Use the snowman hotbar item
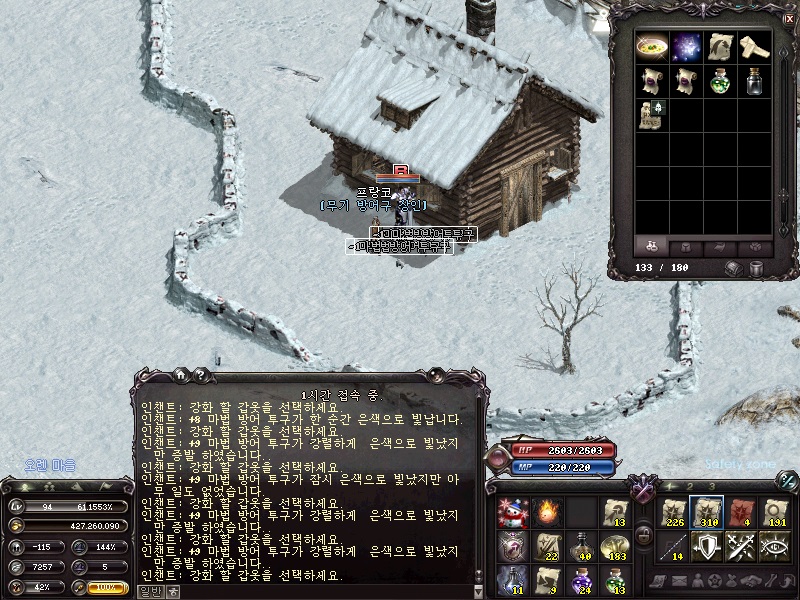The image size is (800, 600). click(512, 513)
